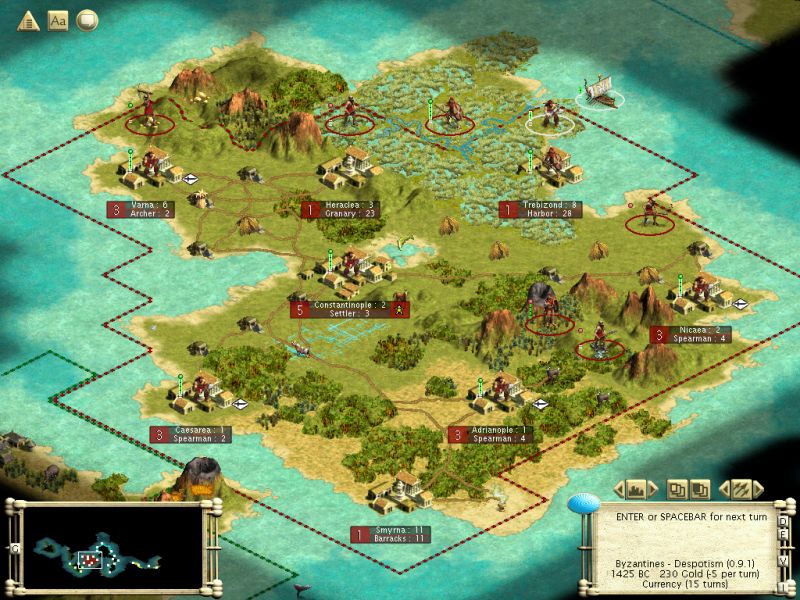The width and height of the screenshot is (800, 600).
Task: Click the city skyline button
Action: 636,489
